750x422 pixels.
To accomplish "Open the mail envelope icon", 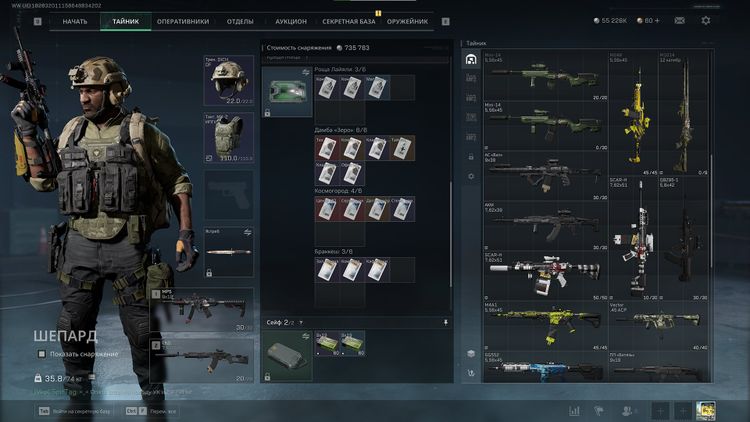I will click(x=677, y=20).
